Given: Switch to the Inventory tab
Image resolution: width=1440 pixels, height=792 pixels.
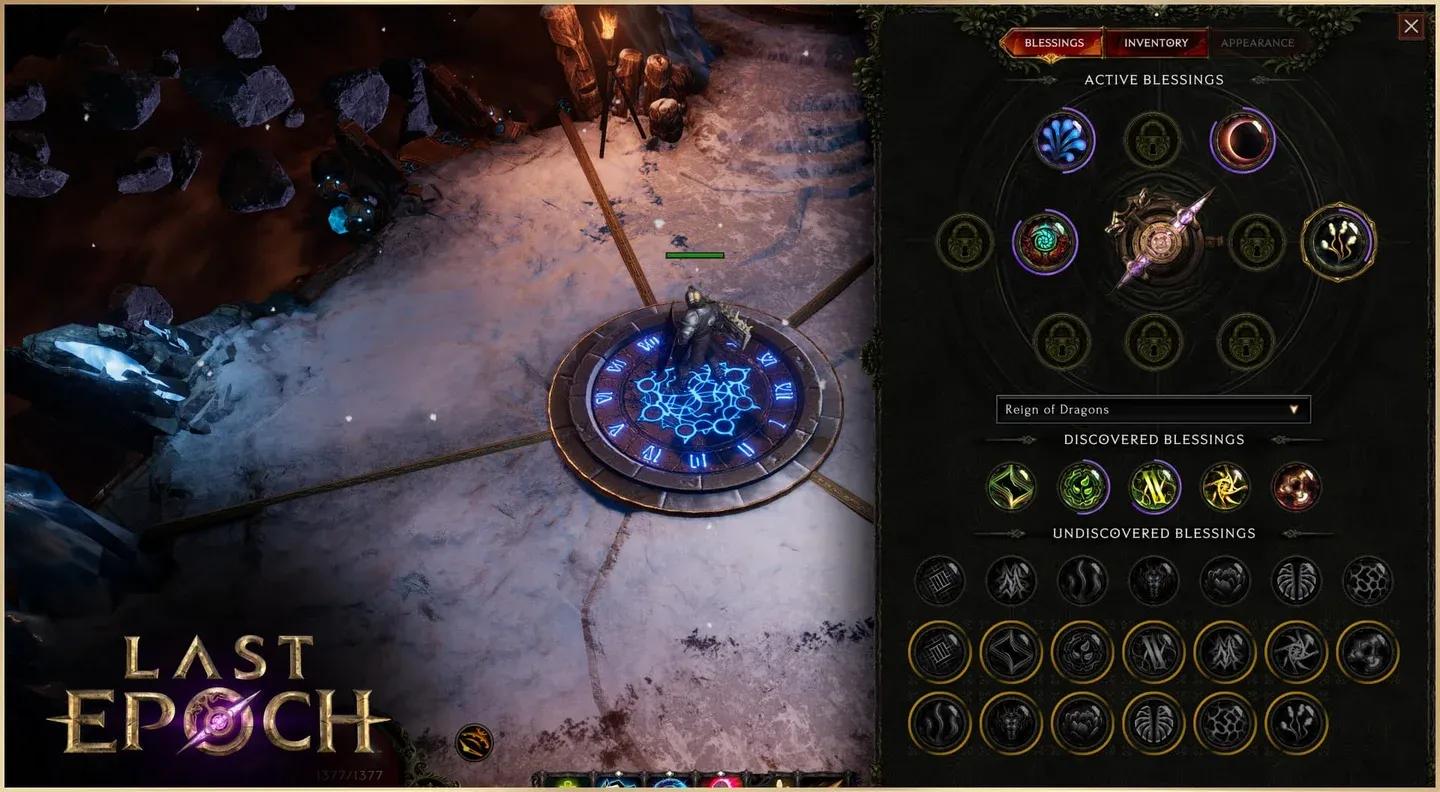Looking at the screenshot, I should pyautogui.click(x=1156, y=43).
